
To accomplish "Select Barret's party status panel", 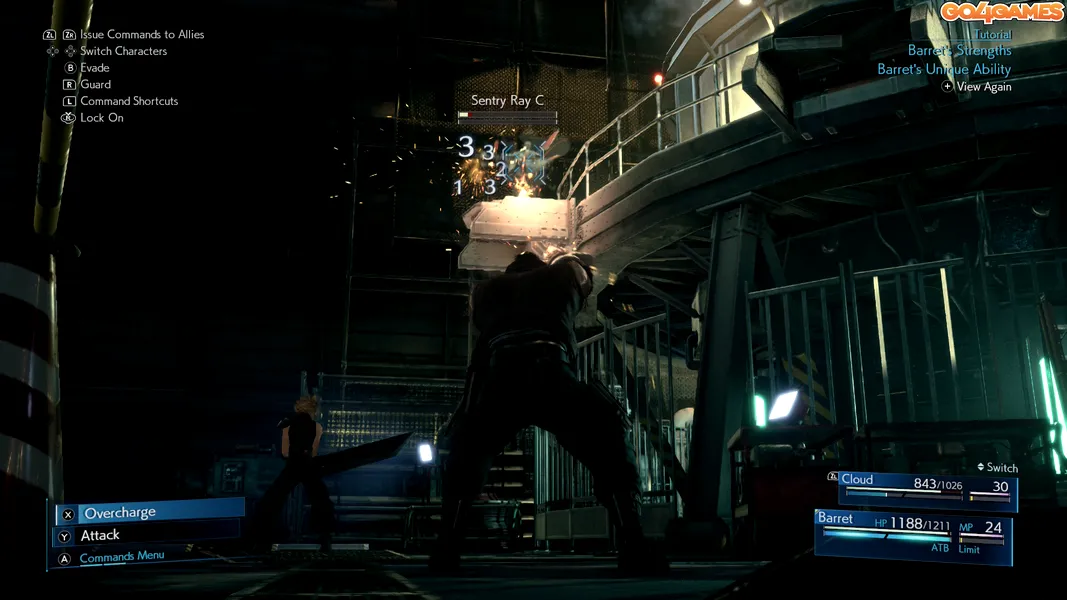I will click(913, 535).
